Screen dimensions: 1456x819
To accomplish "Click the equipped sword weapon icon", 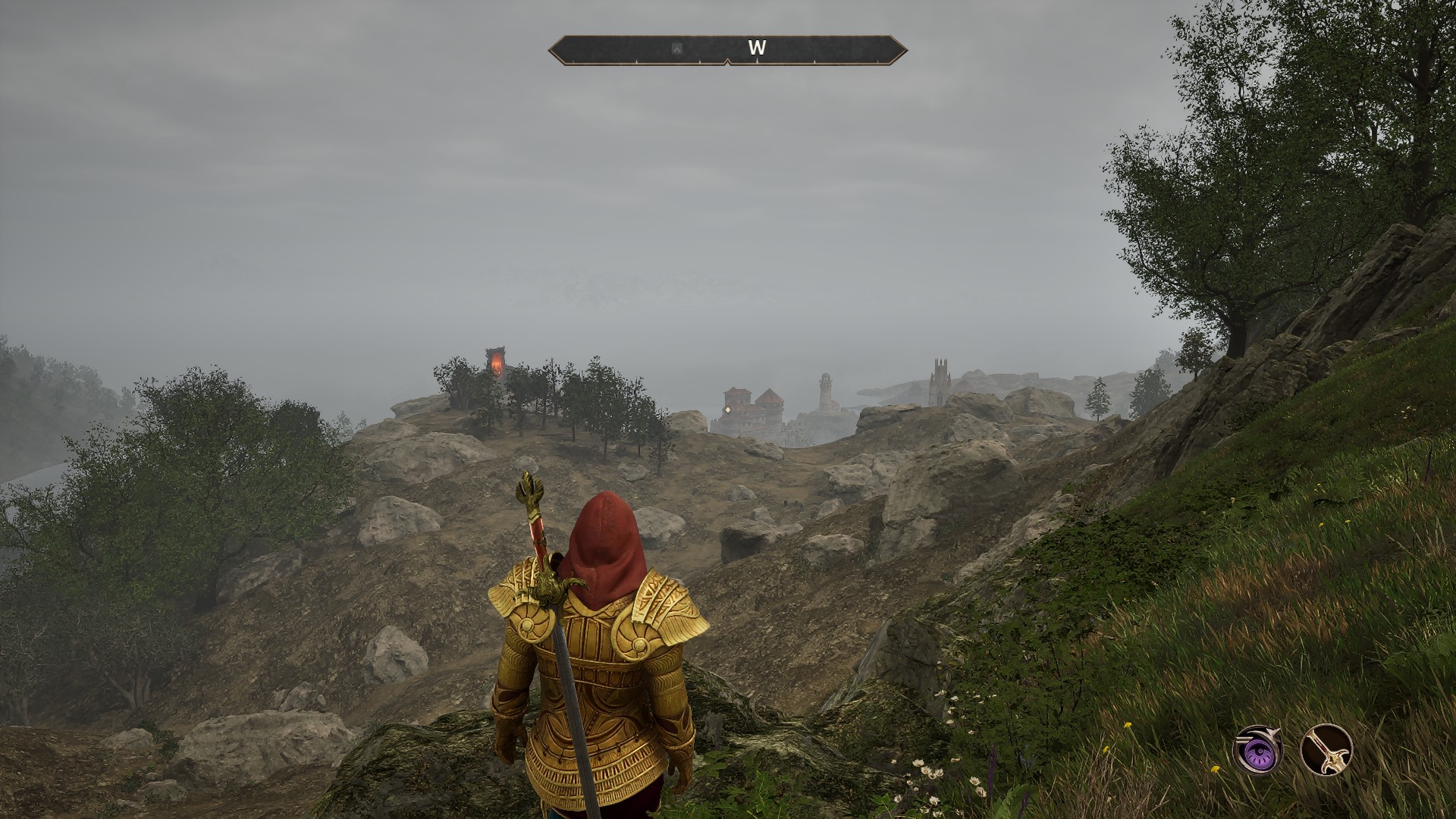I will (1326, 749).
